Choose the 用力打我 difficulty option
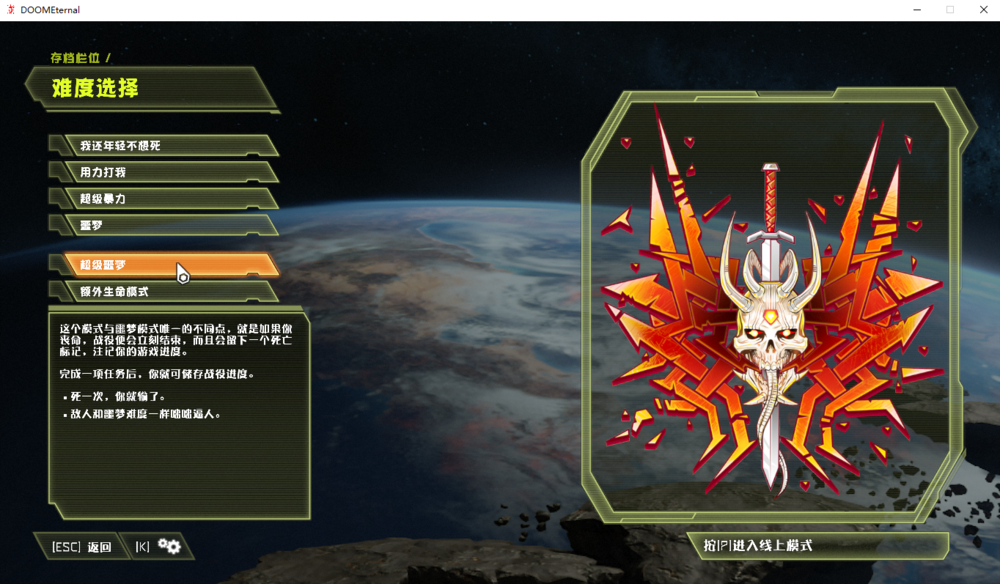The height and width of the screenshot is (584, 1000). pos(165,172)
